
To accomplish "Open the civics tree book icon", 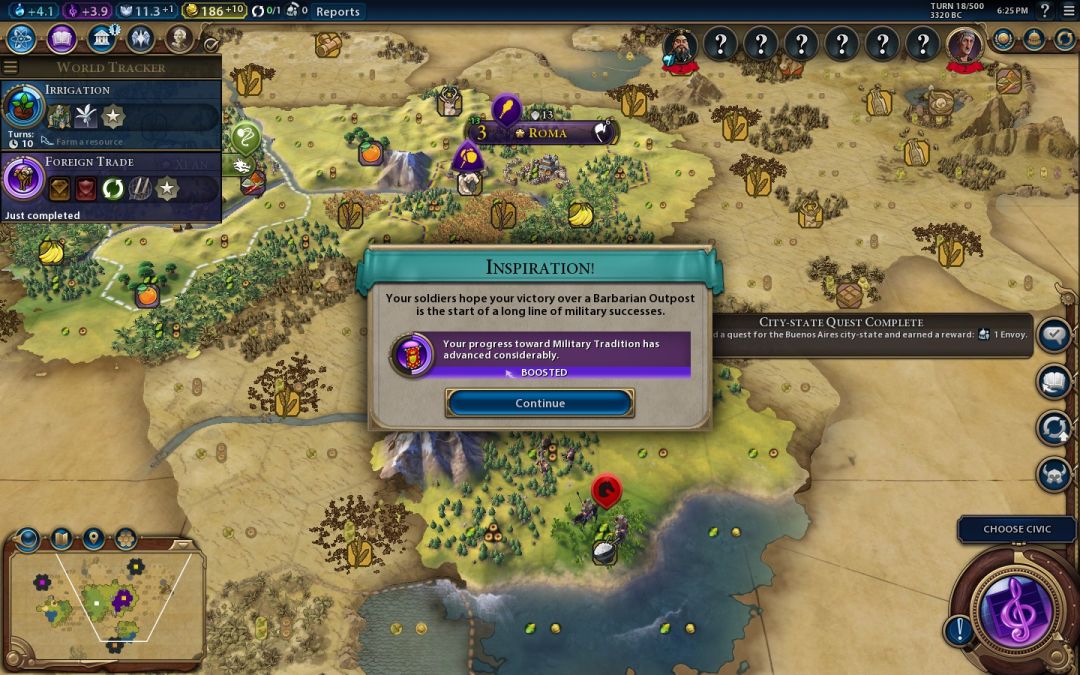I will point(61,39).
